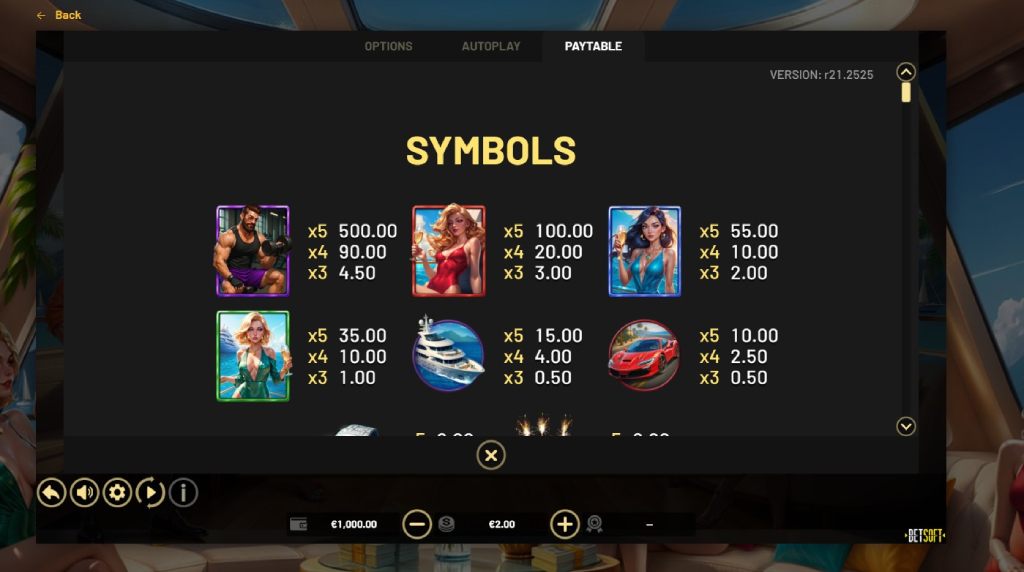This screenshot has height=572, width=1024.
Task: Decrease the bet with the minus button
Action: [x=417, y=524]
